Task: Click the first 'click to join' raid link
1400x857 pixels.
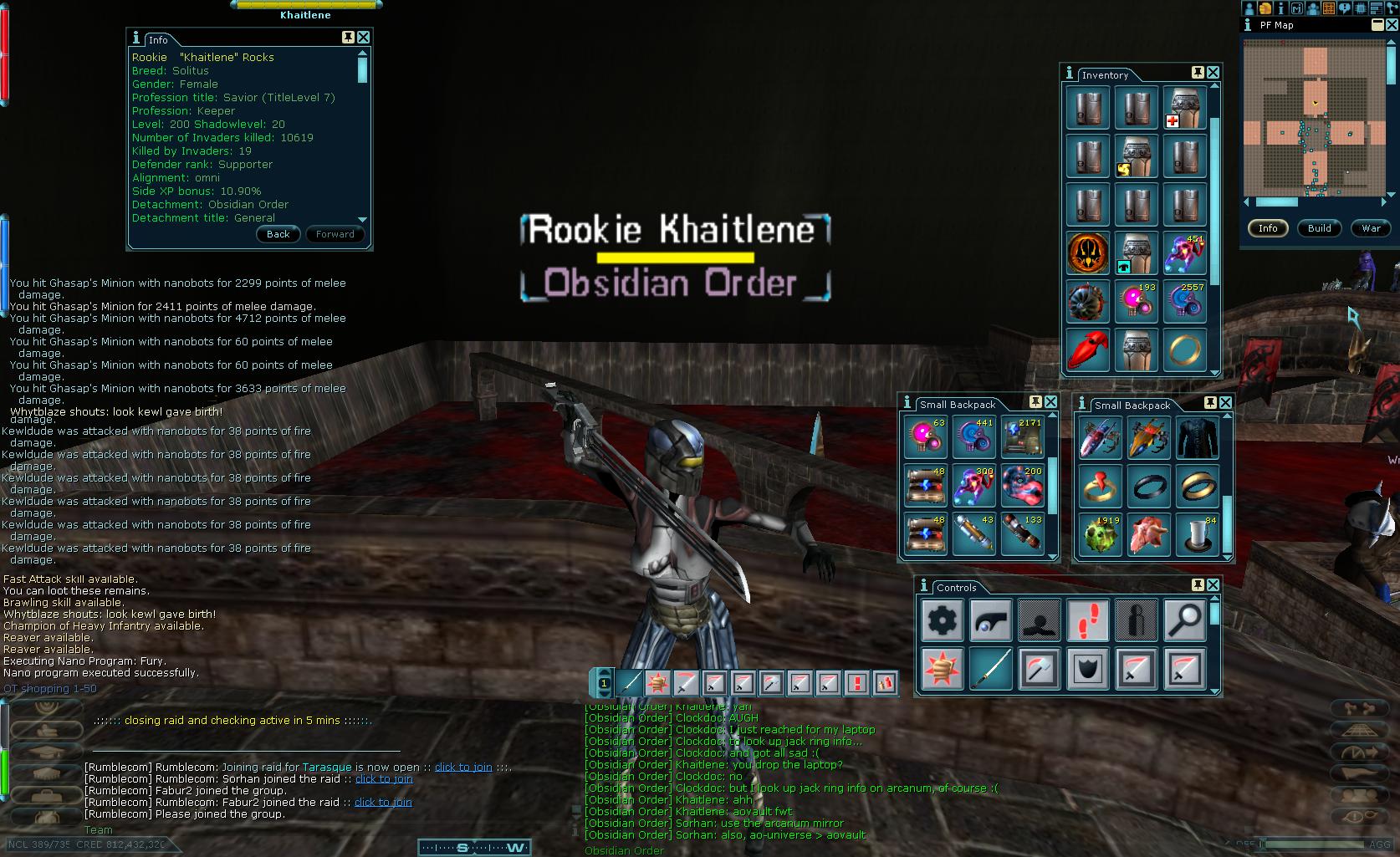Action: 463,767
